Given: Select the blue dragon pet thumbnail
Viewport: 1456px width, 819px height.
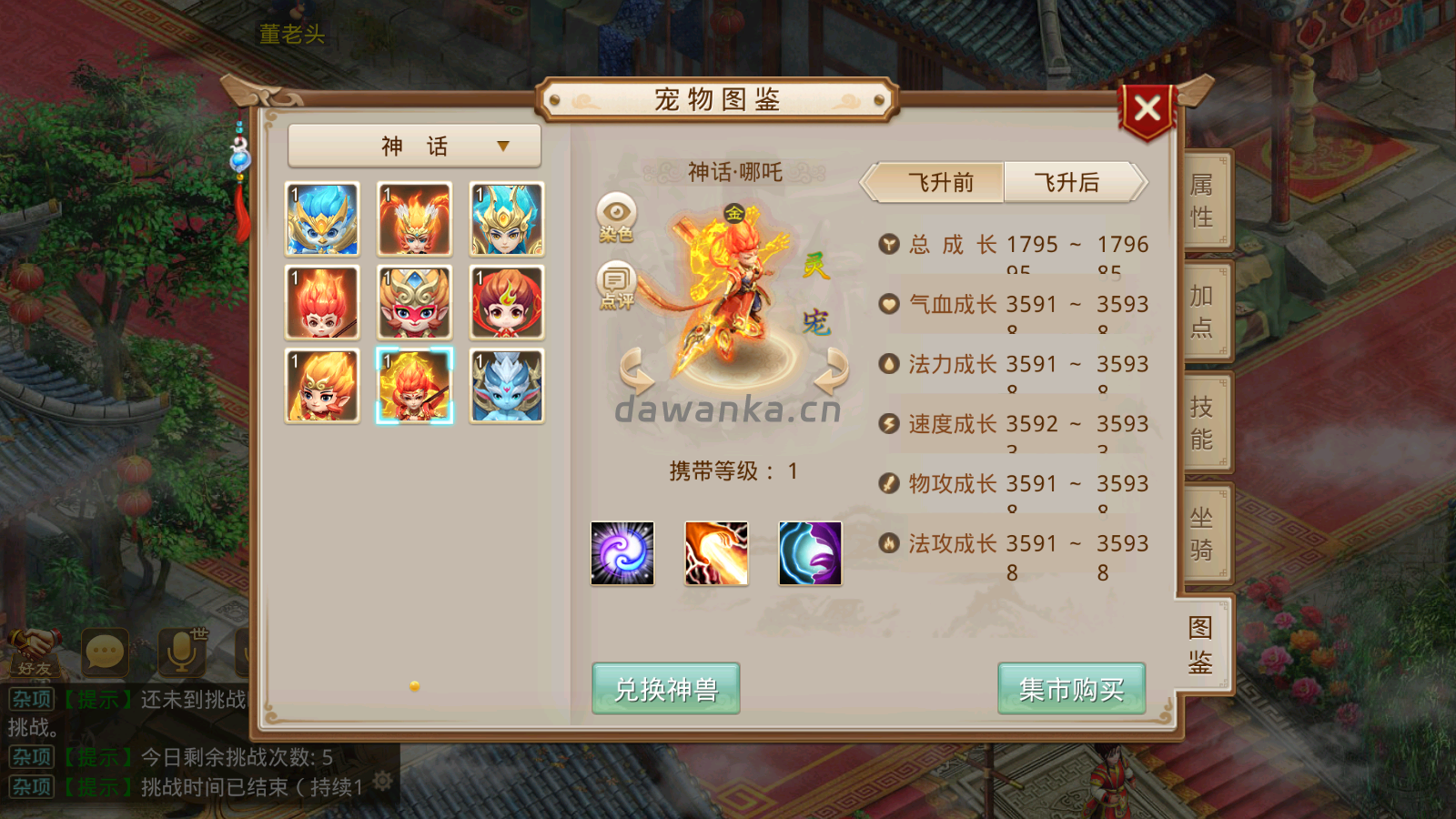Looking at the screenshot, I should click(507, 386).
